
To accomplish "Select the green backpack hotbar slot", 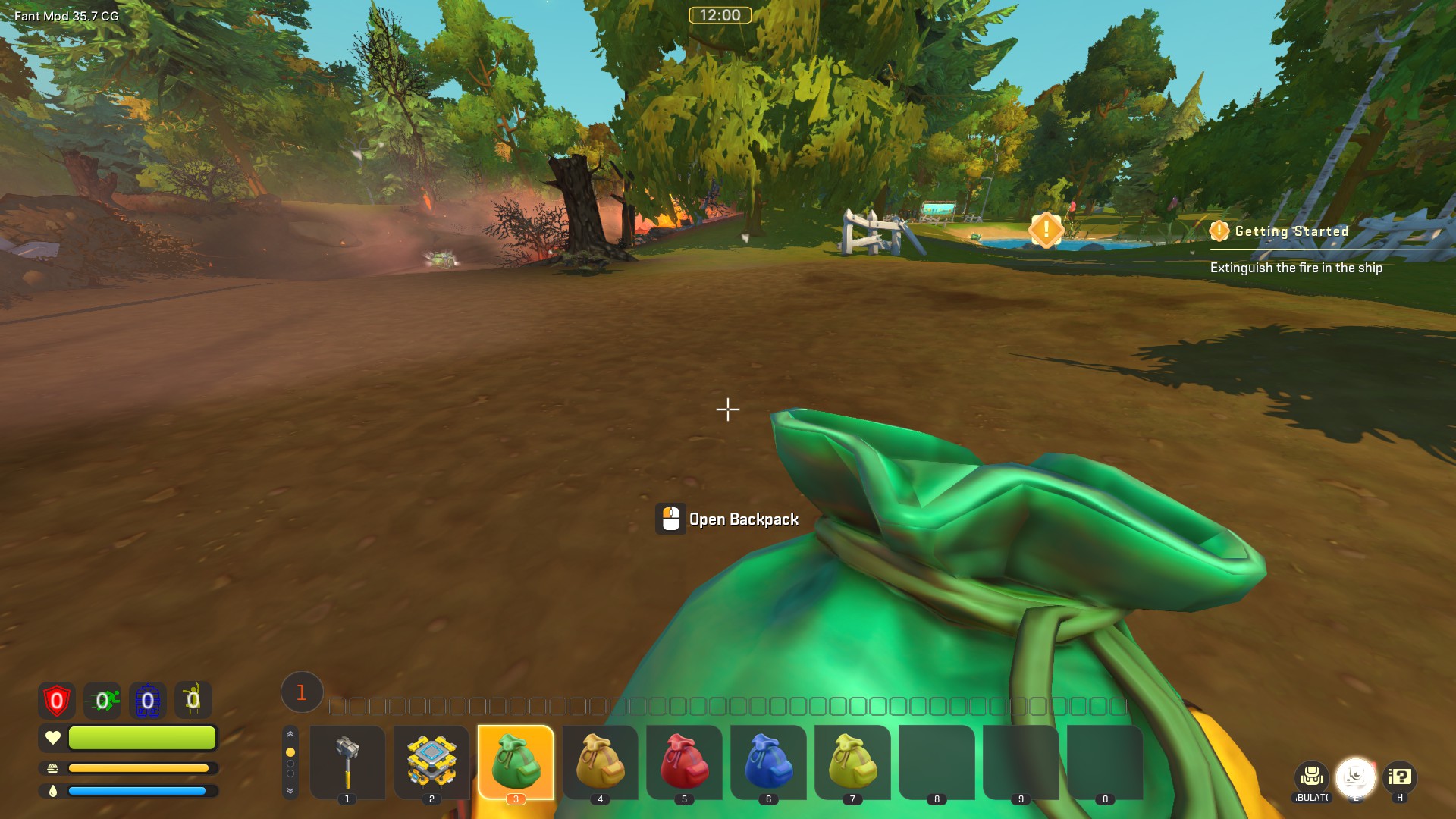I will 516,761.
